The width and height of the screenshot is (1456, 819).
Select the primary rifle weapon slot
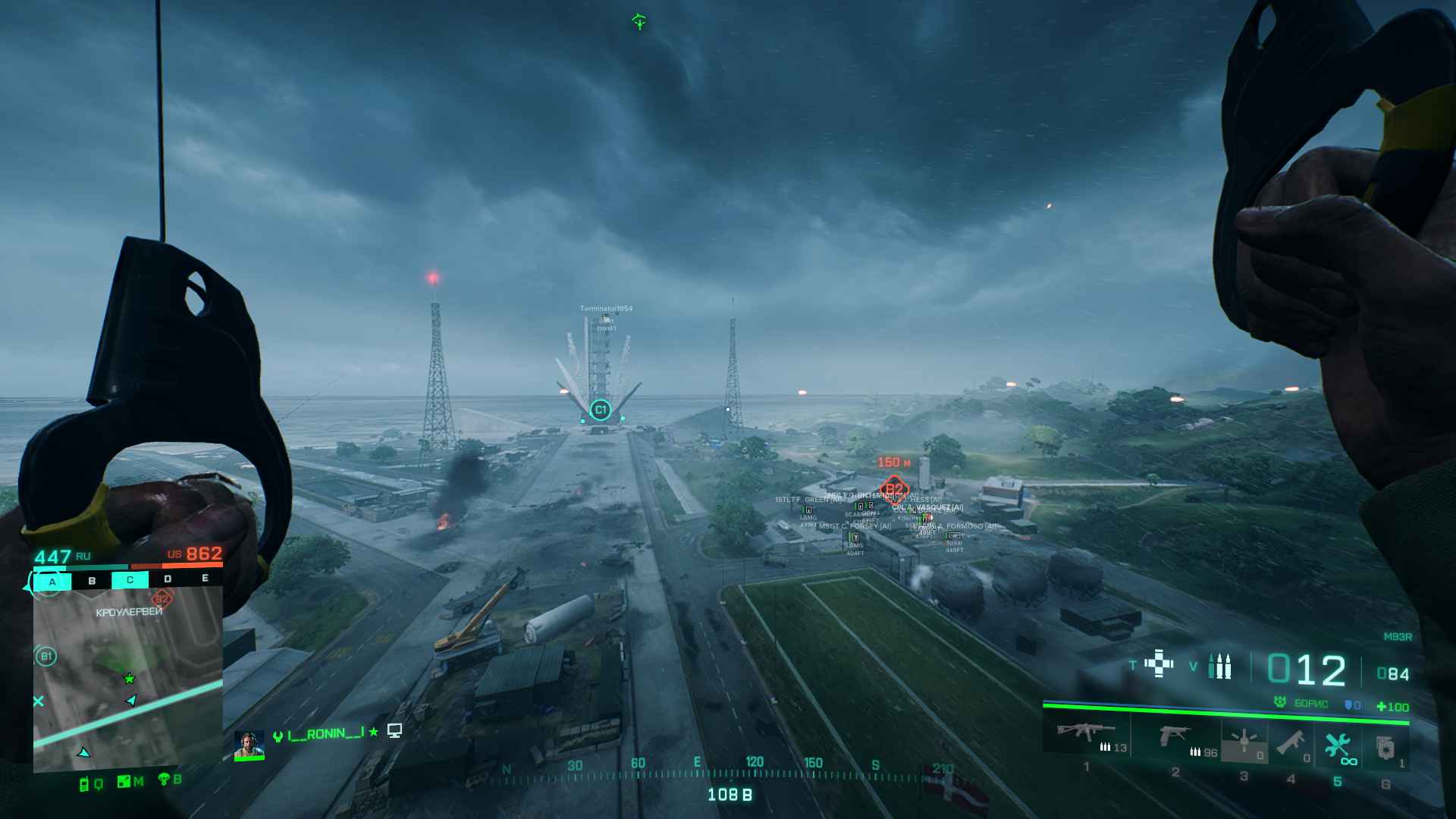[x=1086, y=736]
